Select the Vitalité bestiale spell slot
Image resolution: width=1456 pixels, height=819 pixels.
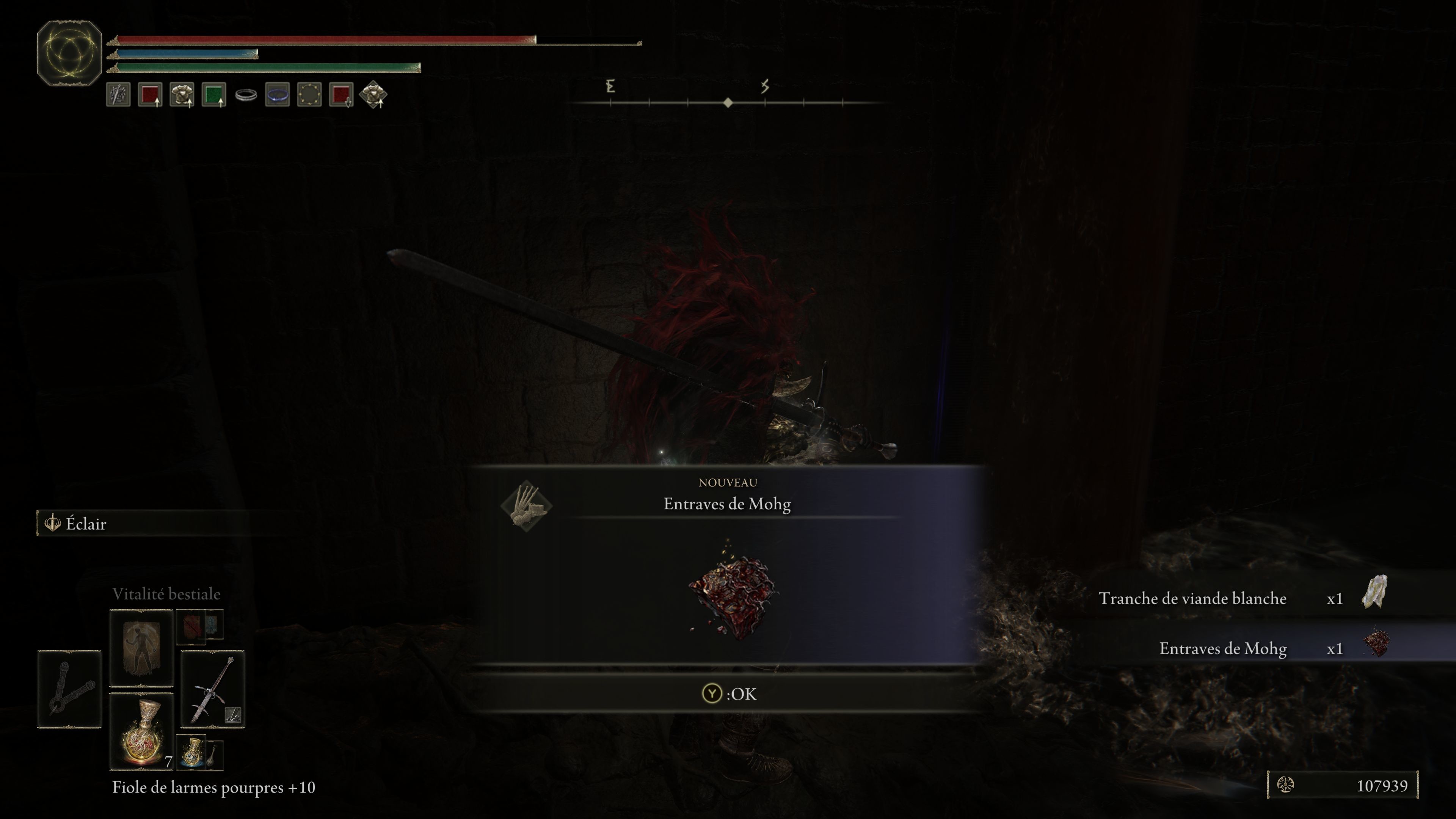tap(141, 647)
